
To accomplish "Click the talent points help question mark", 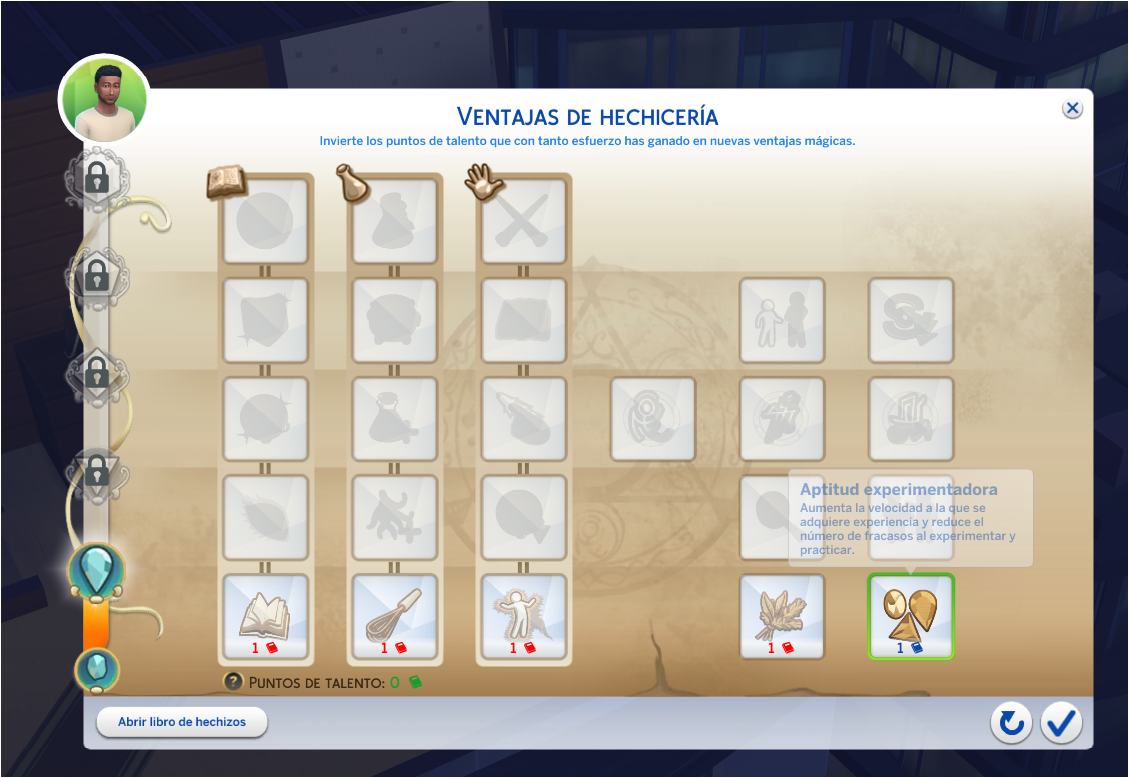I will tap(233, 682).
